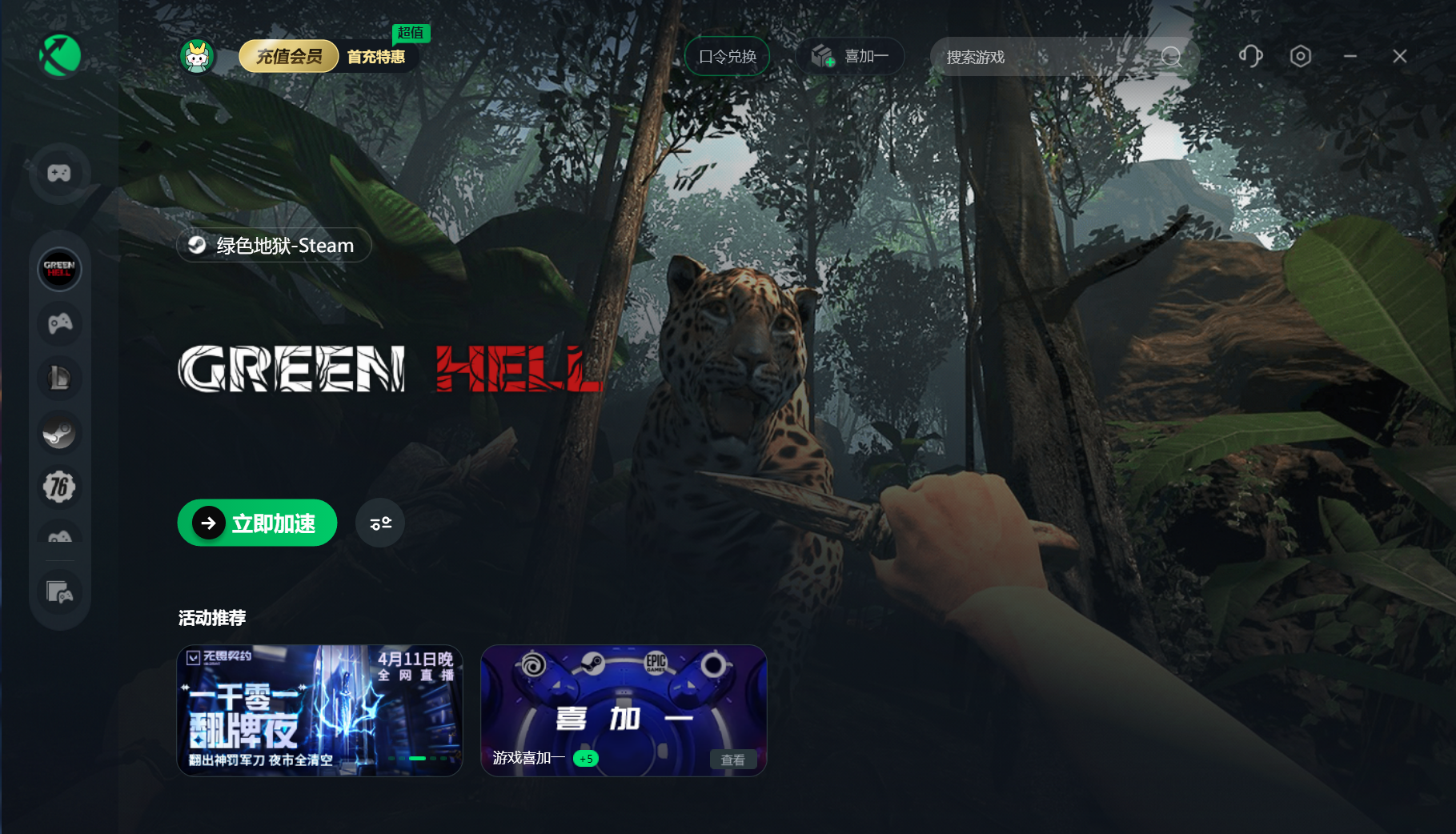Select the Steam icon in sidebar
The height and width of the screenshot is (834, 1456).
(x=59, y=433)
